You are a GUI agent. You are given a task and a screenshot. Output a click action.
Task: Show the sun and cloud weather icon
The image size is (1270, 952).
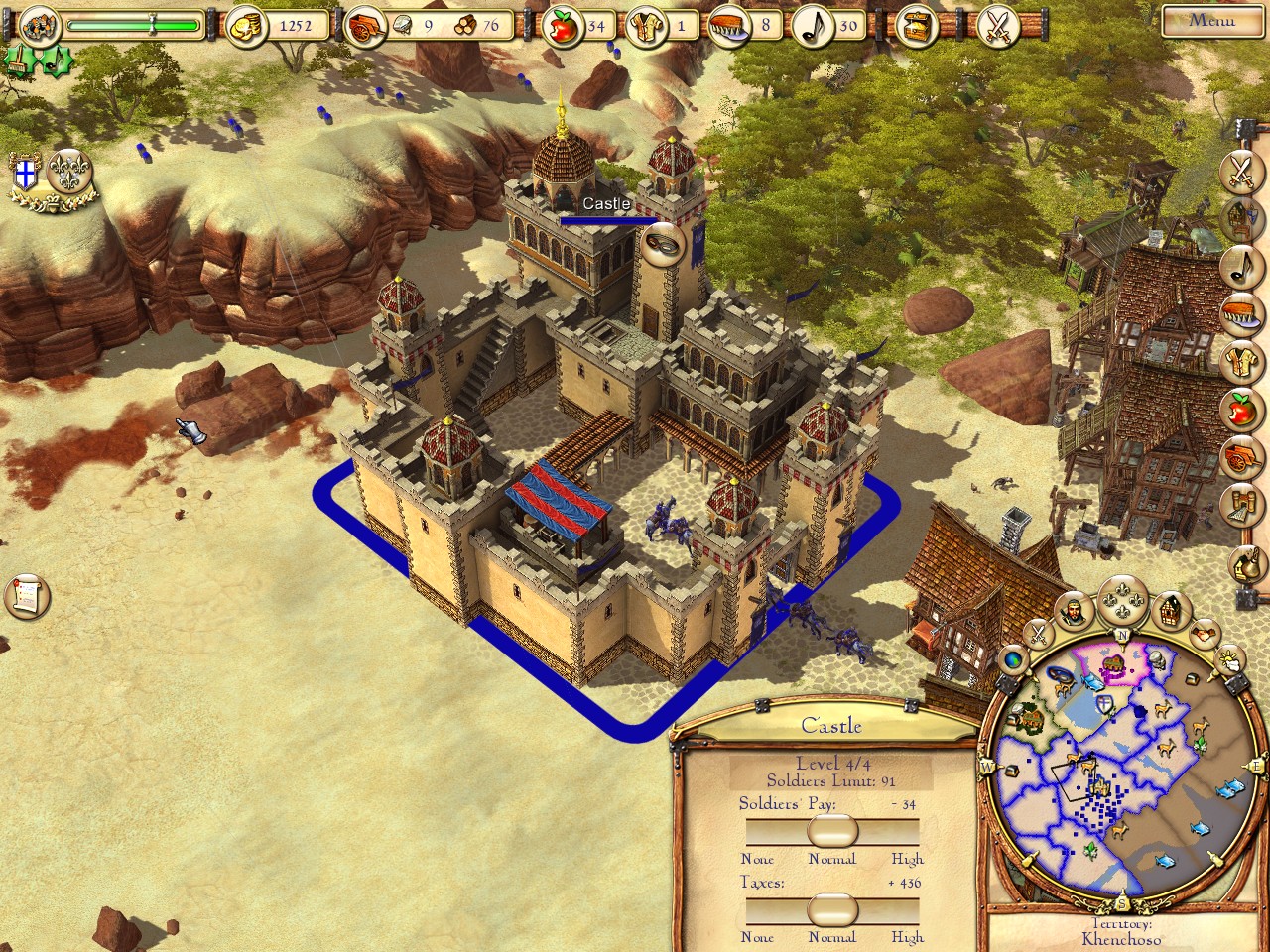pyautogui.click(x=1229, y=657)
